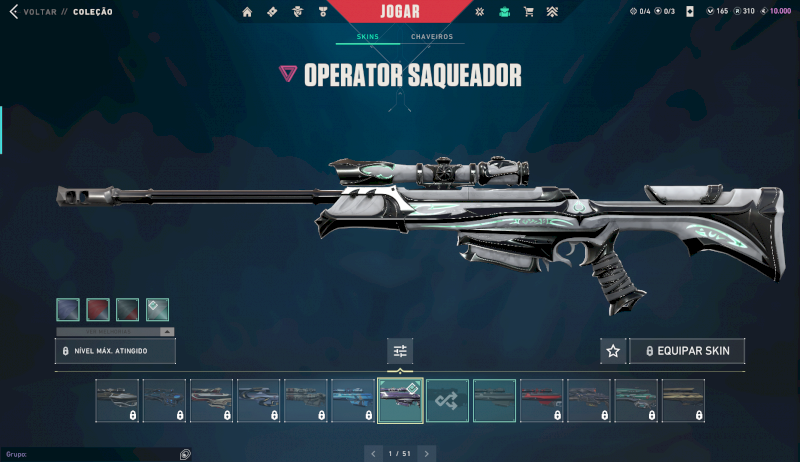Pick the gold Operator skin thumbnail

[x=682, y=400]
